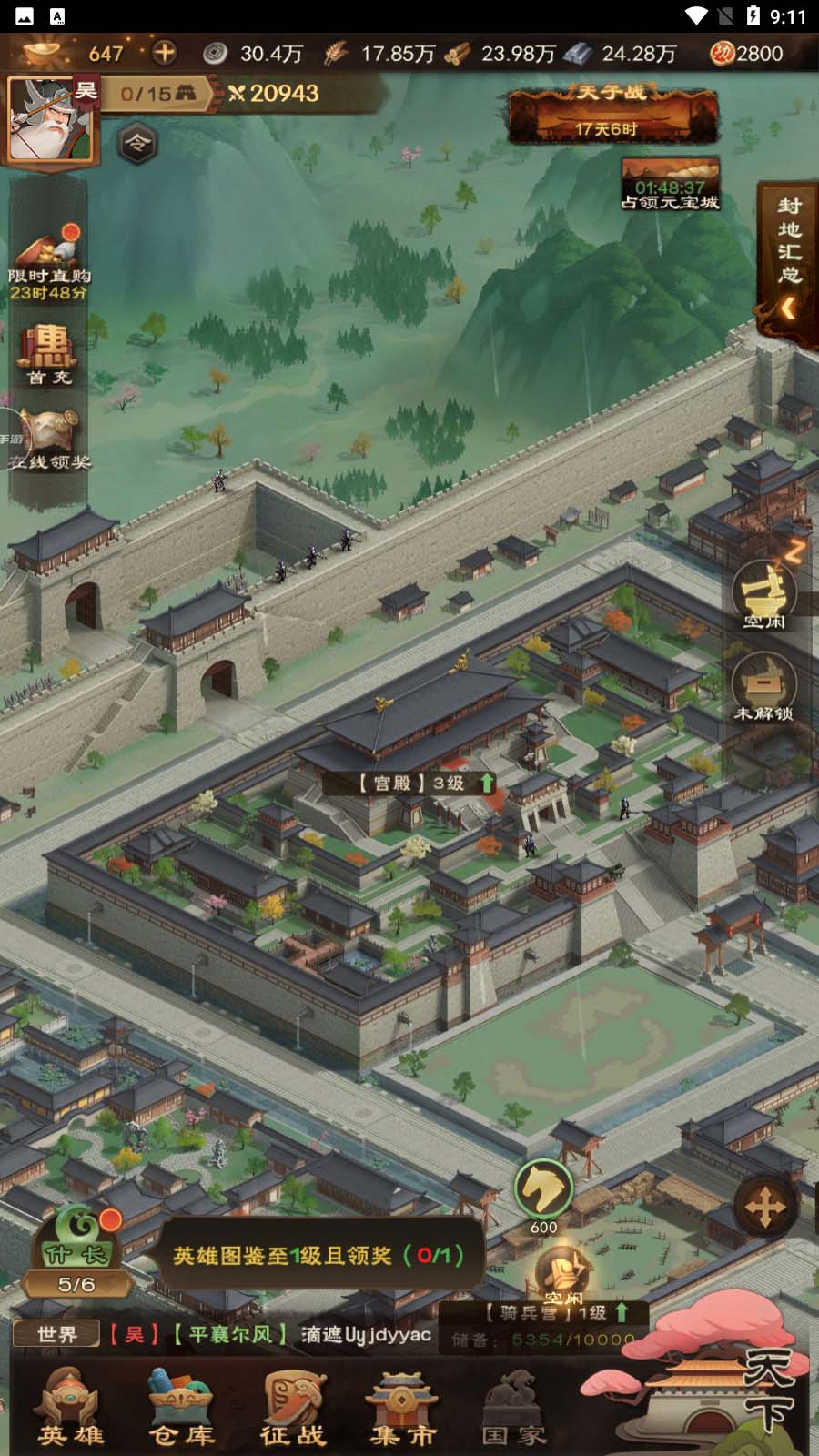Open the 世界 chat channel
This screenshot has height=1456, width=819.
pyautogui.click(x=56, y=1334)
